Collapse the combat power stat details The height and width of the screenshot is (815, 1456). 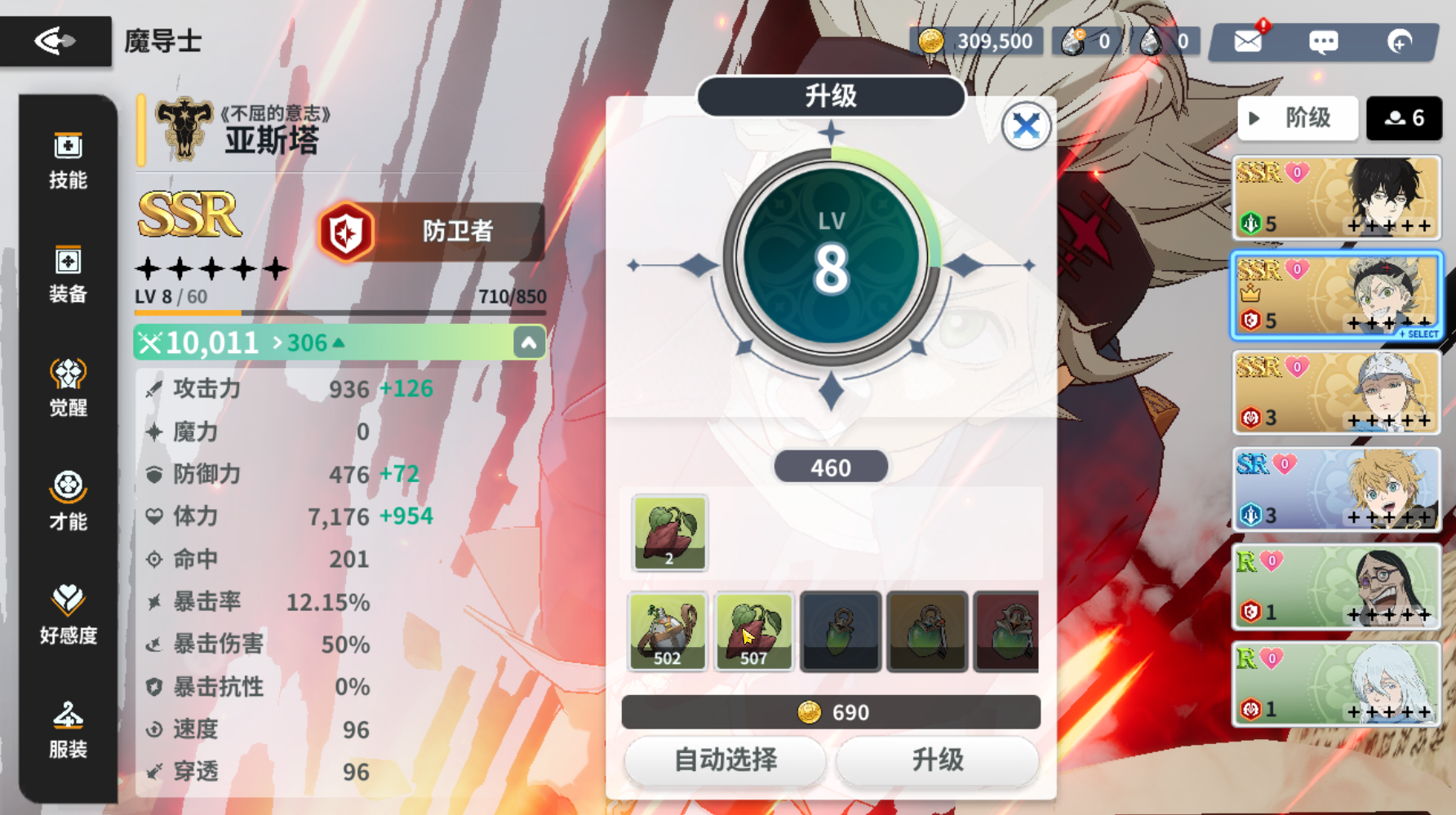529,342
